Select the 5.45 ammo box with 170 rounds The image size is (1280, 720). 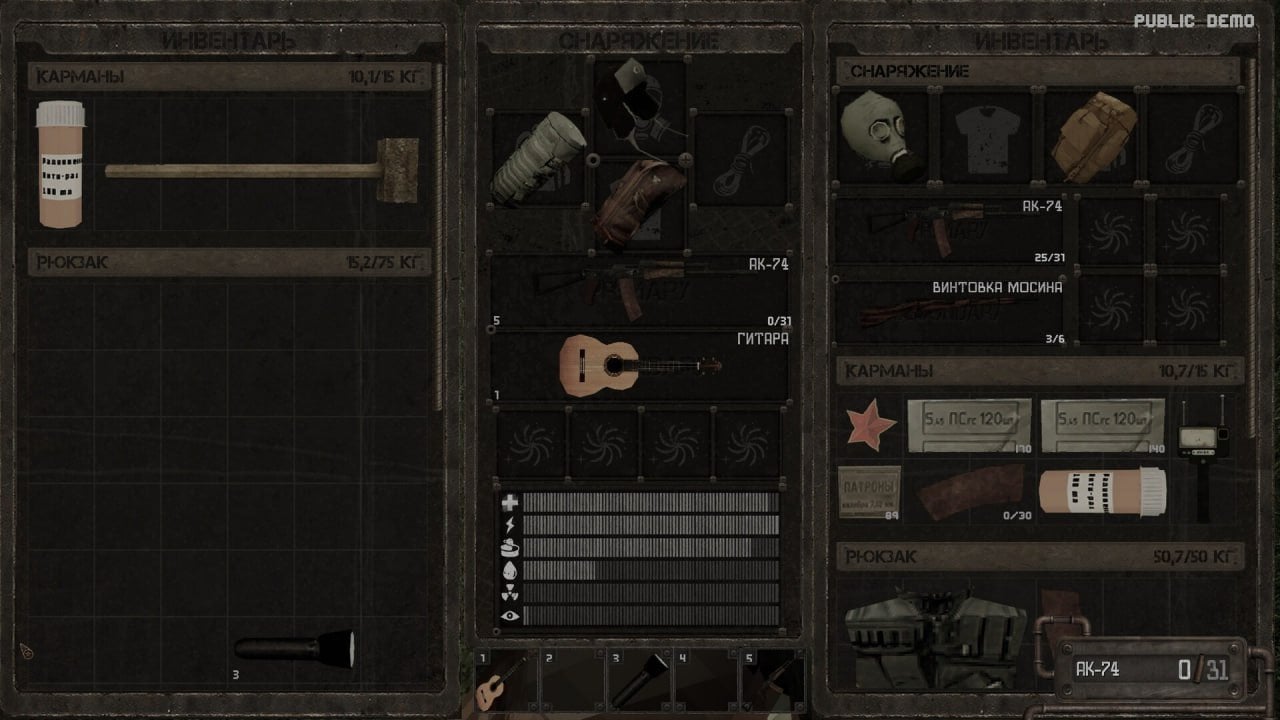[968, 423]
